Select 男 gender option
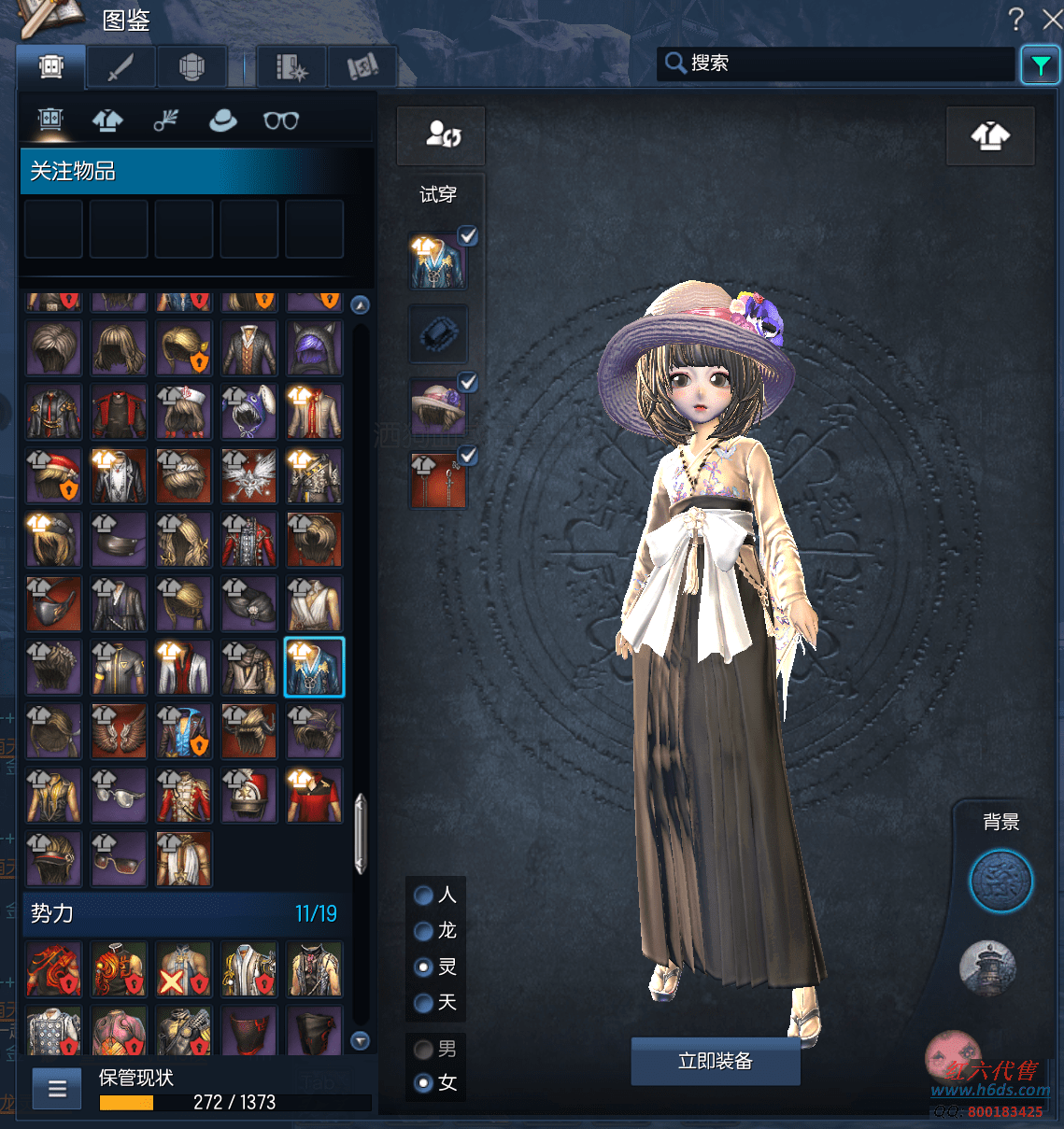Screen dimensions: 1064x1129 (424, 1050)
